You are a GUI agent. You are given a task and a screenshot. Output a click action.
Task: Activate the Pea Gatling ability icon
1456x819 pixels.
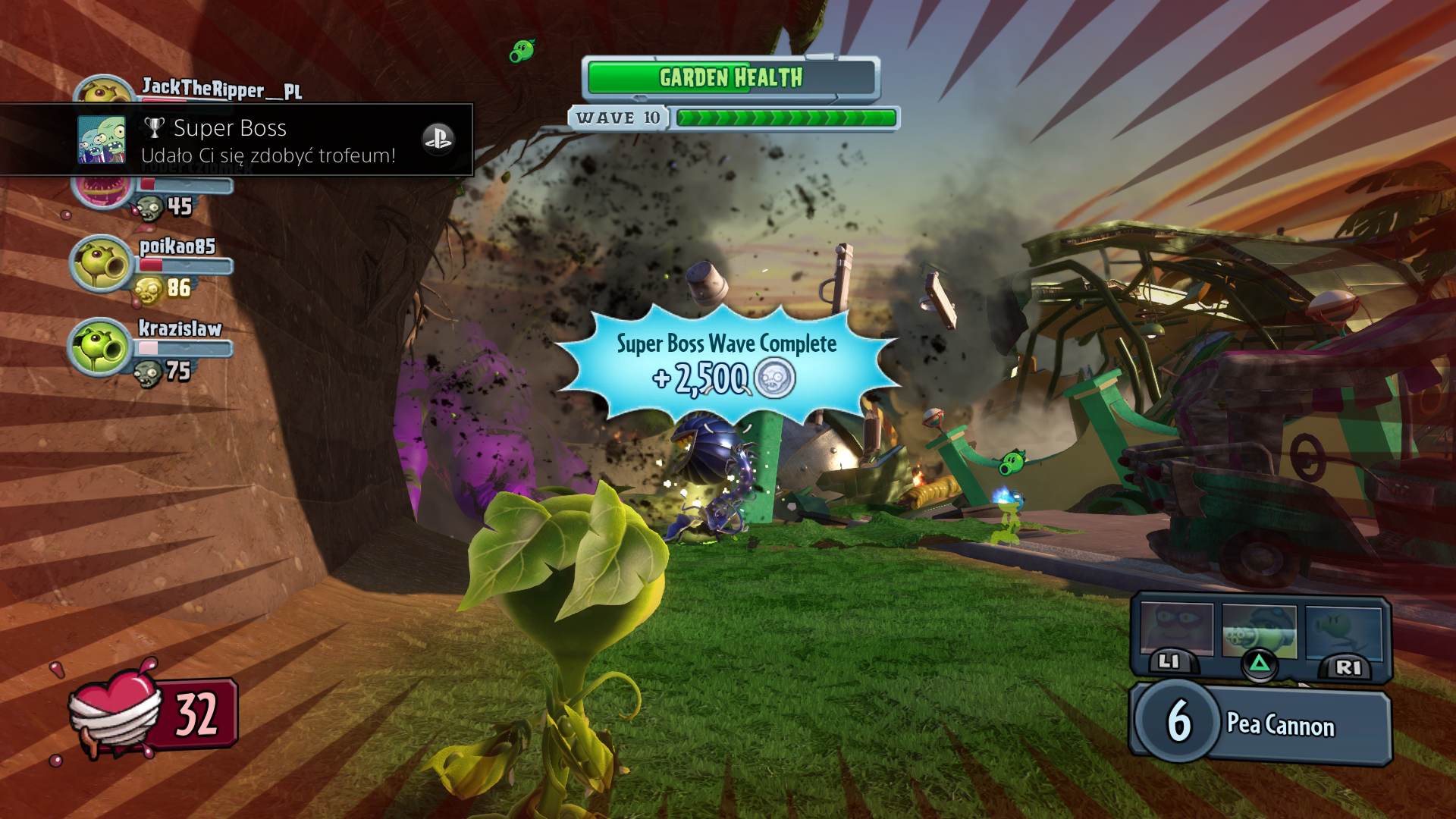(x=1260, y=631)
